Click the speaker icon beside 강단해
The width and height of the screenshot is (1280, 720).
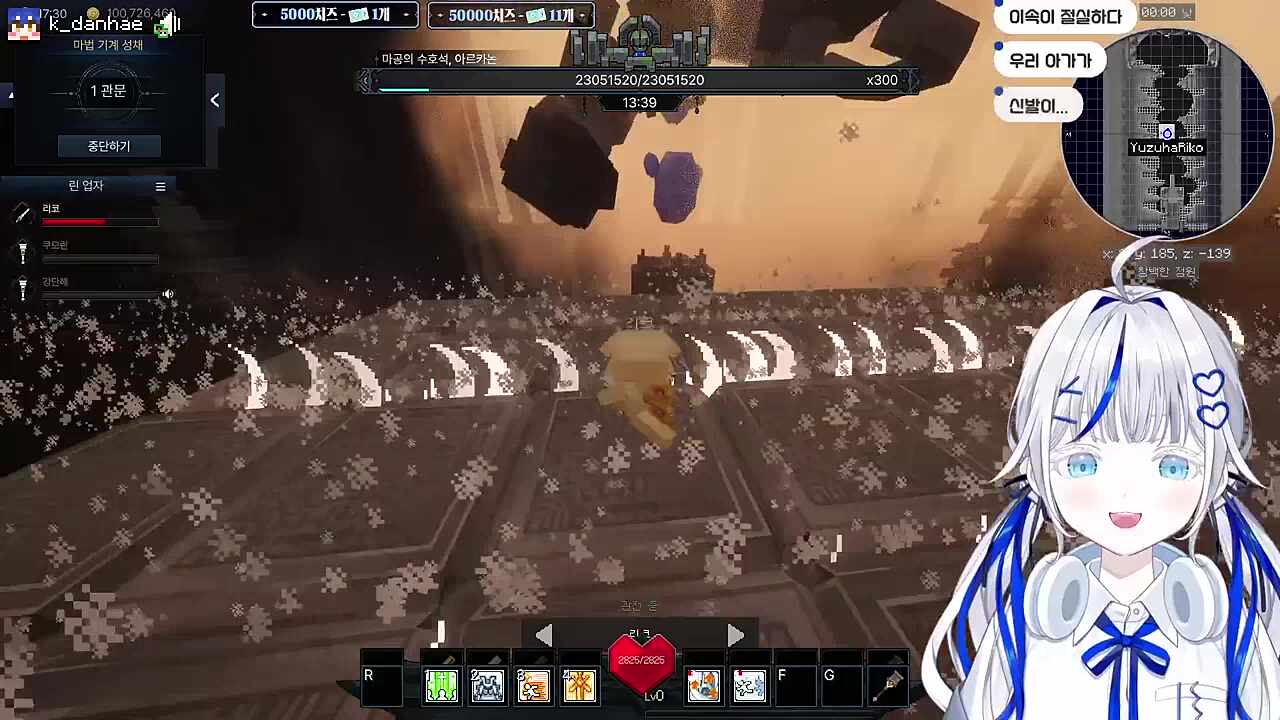tap(168, 294)
